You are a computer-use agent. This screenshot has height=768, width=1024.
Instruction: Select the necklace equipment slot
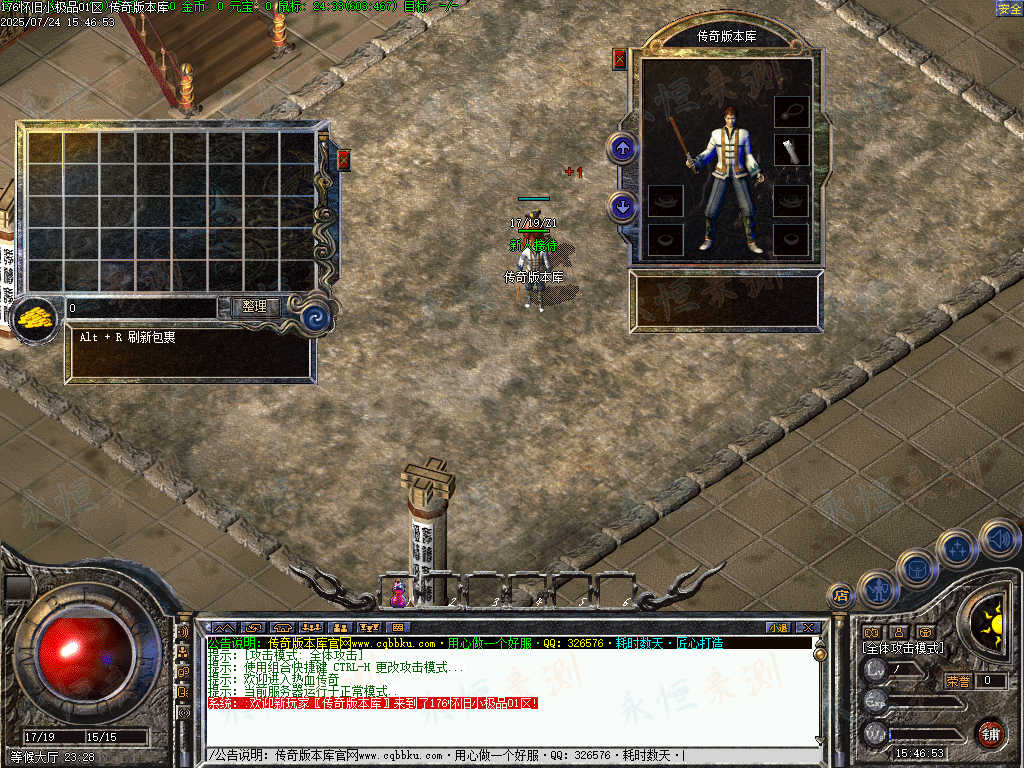click(791, 111)
